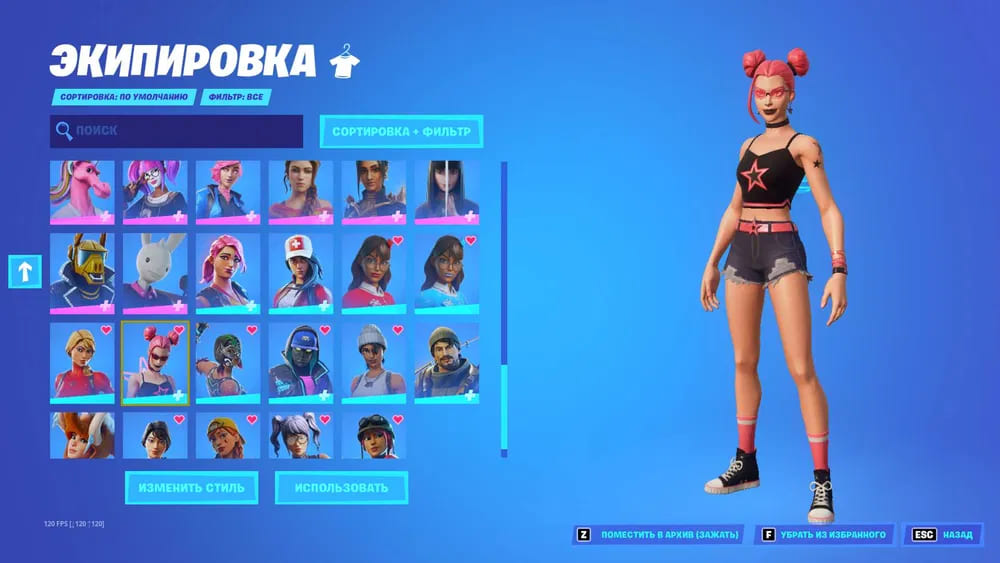Open the СОРТИРОВКА + ФИЛЬТР options
This screenshot has width=1000, height=563.
[x=401, y=131]
